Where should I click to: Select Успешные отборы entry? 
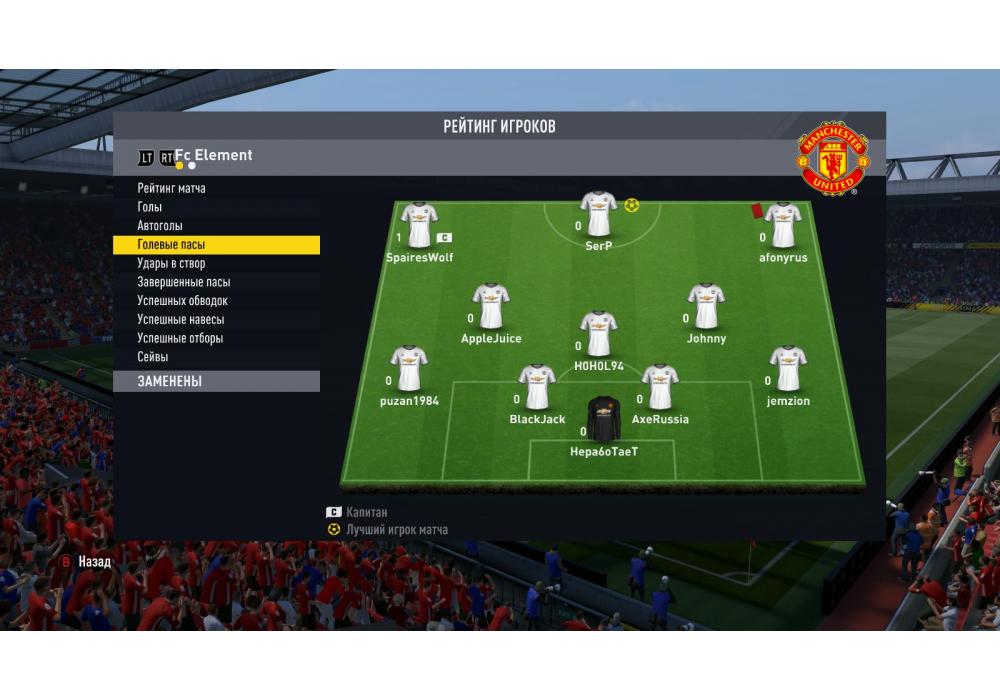[180, 338]
